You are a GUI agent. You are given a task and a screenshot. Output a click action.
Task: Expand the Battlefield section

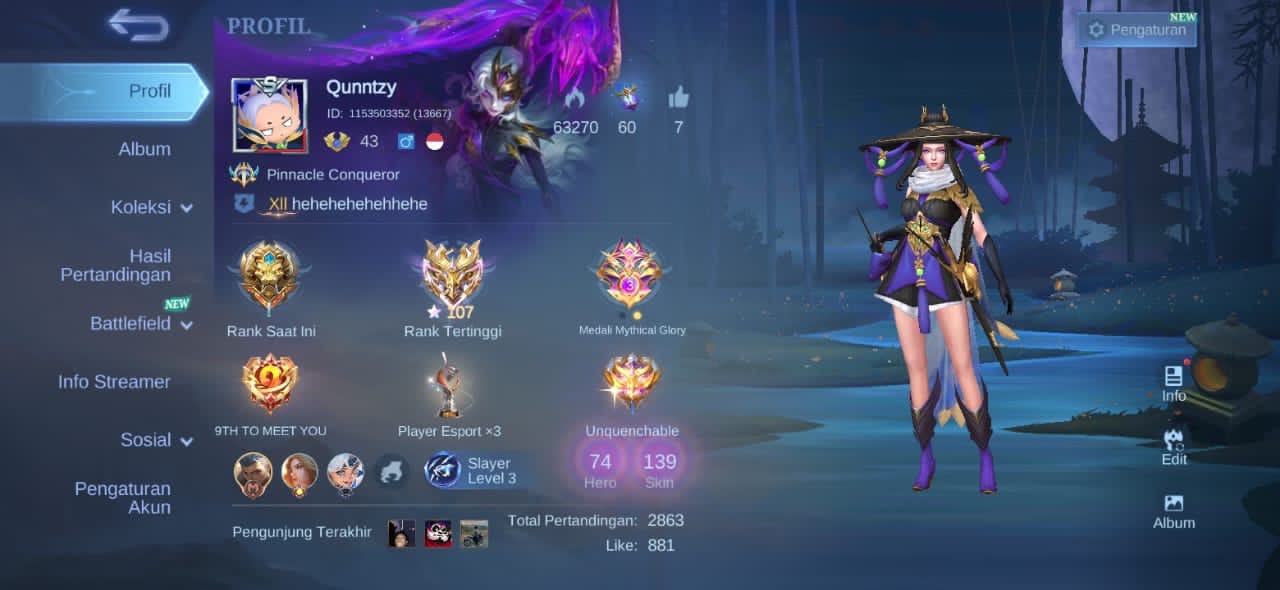point(140,323)
